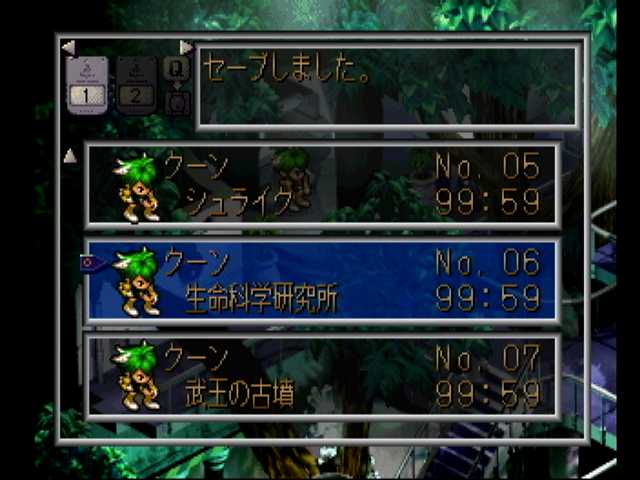Image resolution: width=640 pixels, height=480 pixels.
Task: Click the right arrow above memory cards
Action: pos(186,47)
